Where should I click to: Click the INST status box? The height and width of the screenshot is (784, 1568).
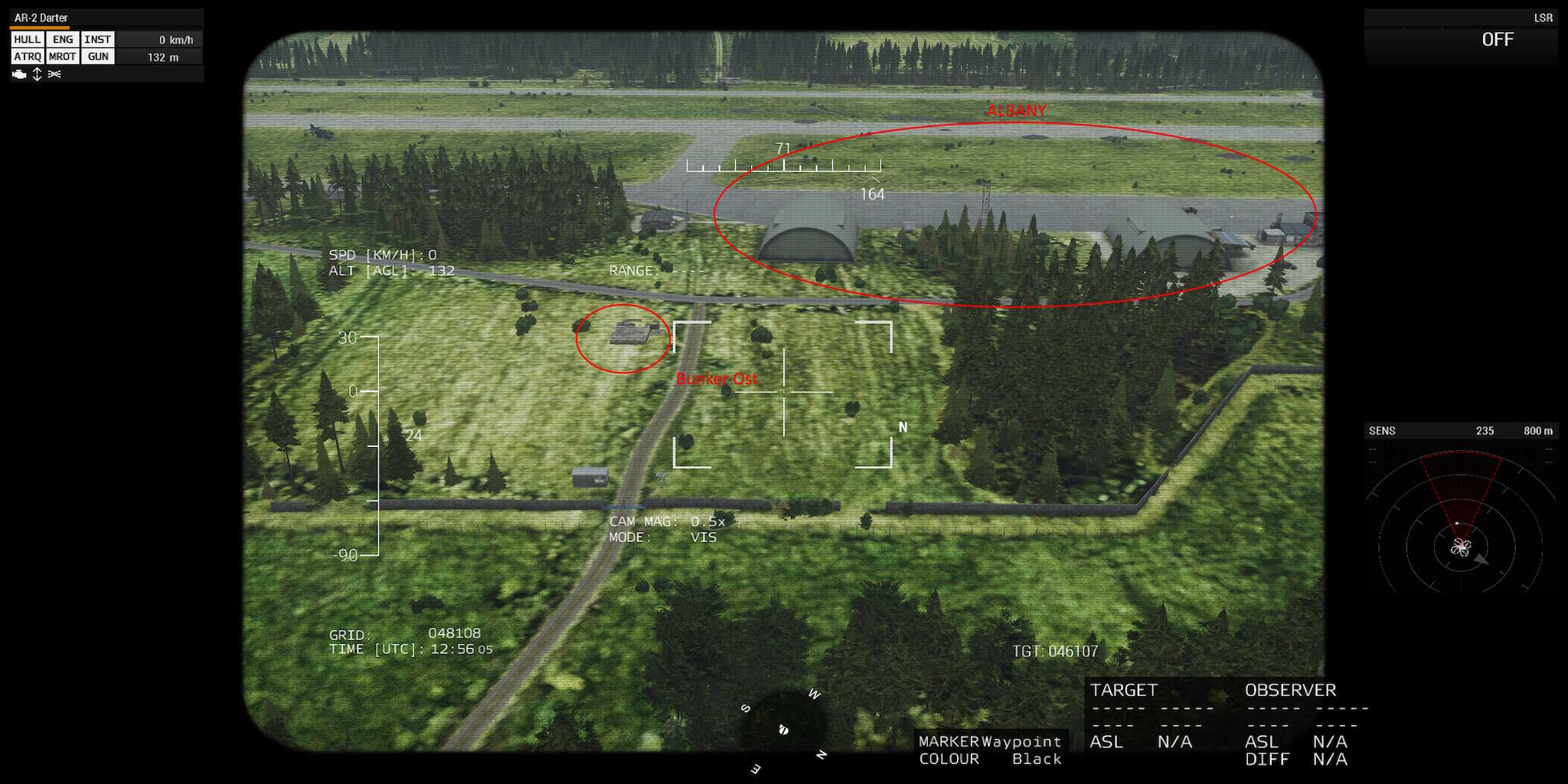pyautogui.click(x=98, y=40)
